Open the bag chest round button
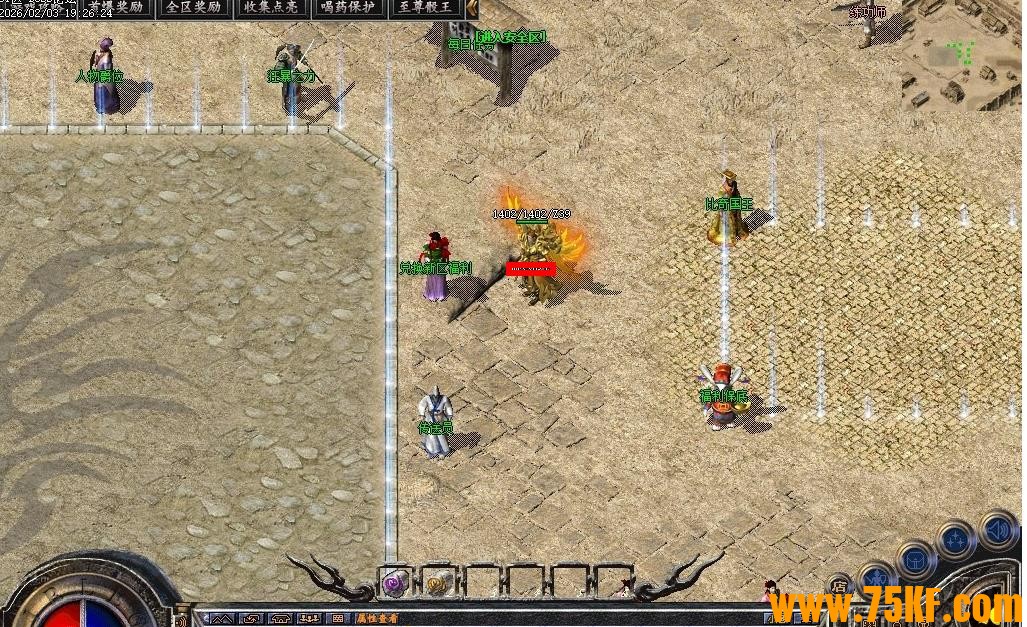The height and width of the screenshot is (627, 1027). pyautogui.click(x=915, y=559)
